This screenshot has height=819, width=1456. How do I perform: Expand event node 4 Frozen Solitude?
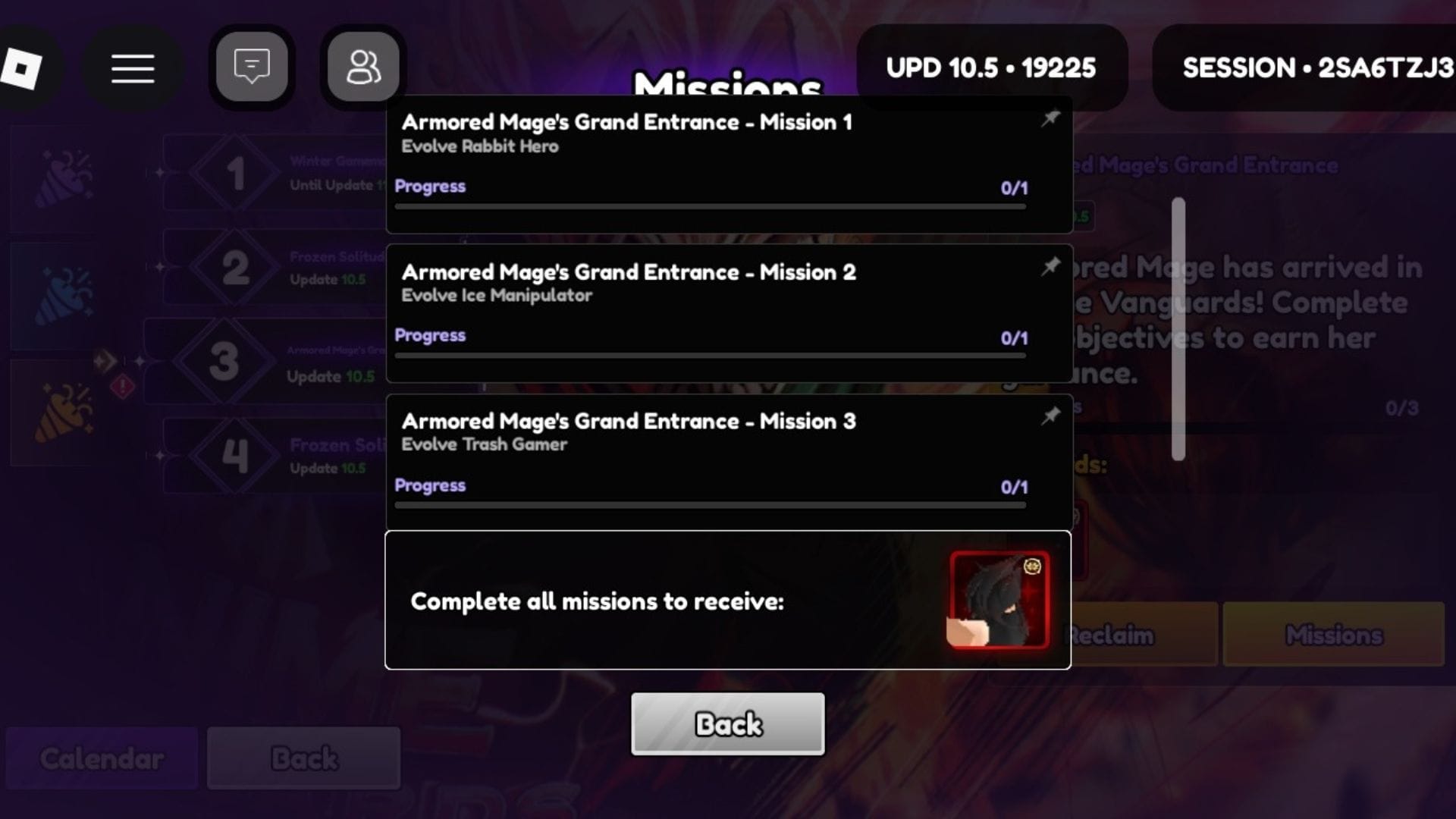pos(235,455)
